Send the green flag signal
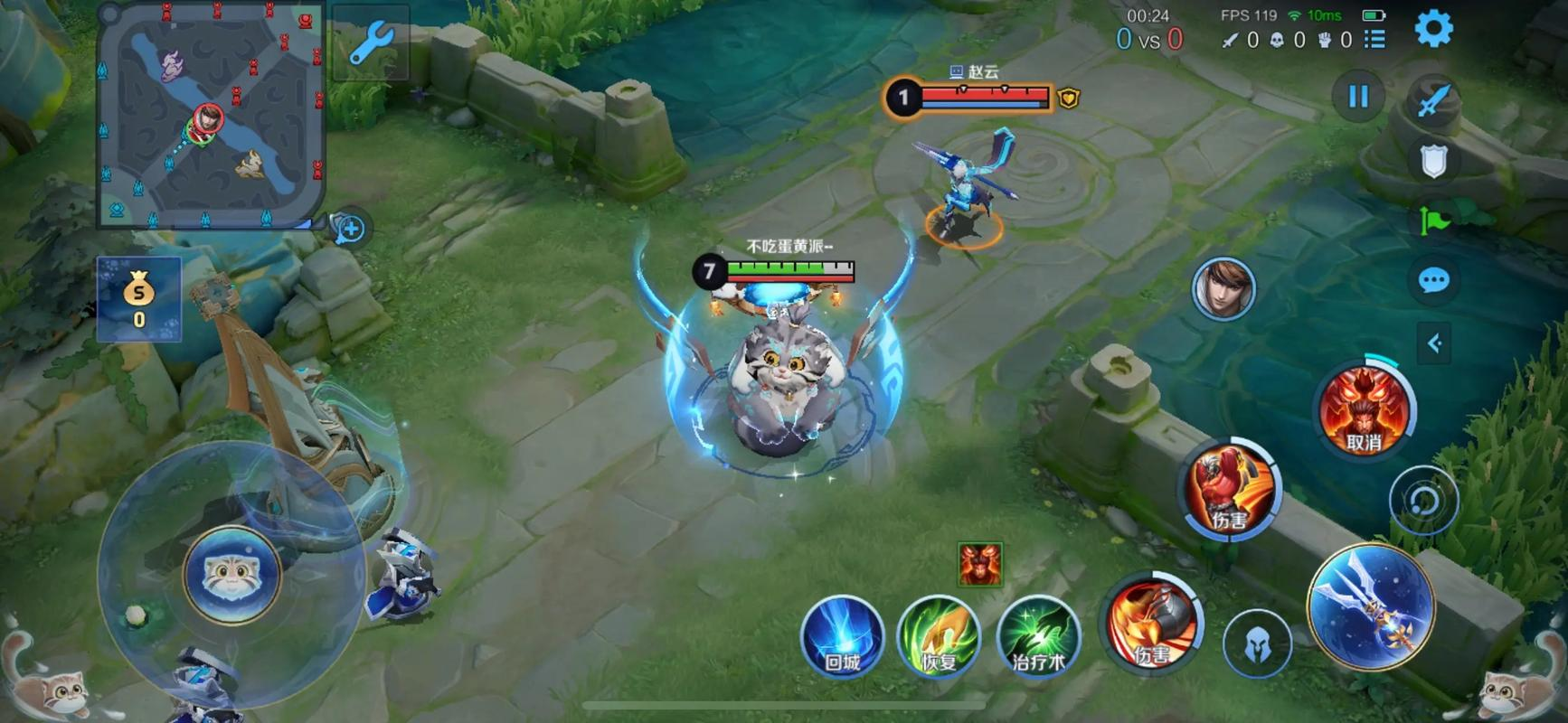Screen dimensions: 1568x723 coord(1433,221)
